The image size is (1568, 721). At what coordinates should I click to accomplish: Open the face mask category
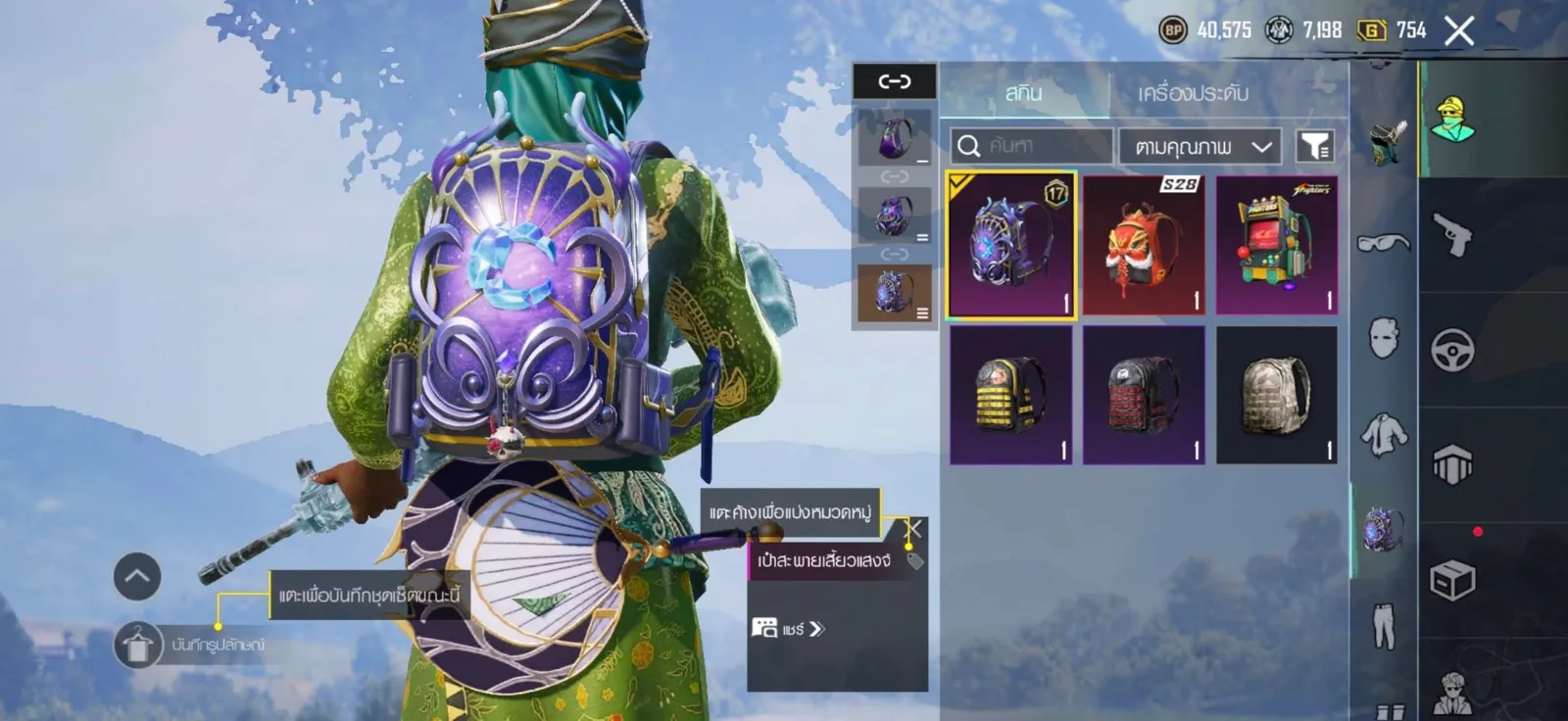click(x=1383, y=338)
